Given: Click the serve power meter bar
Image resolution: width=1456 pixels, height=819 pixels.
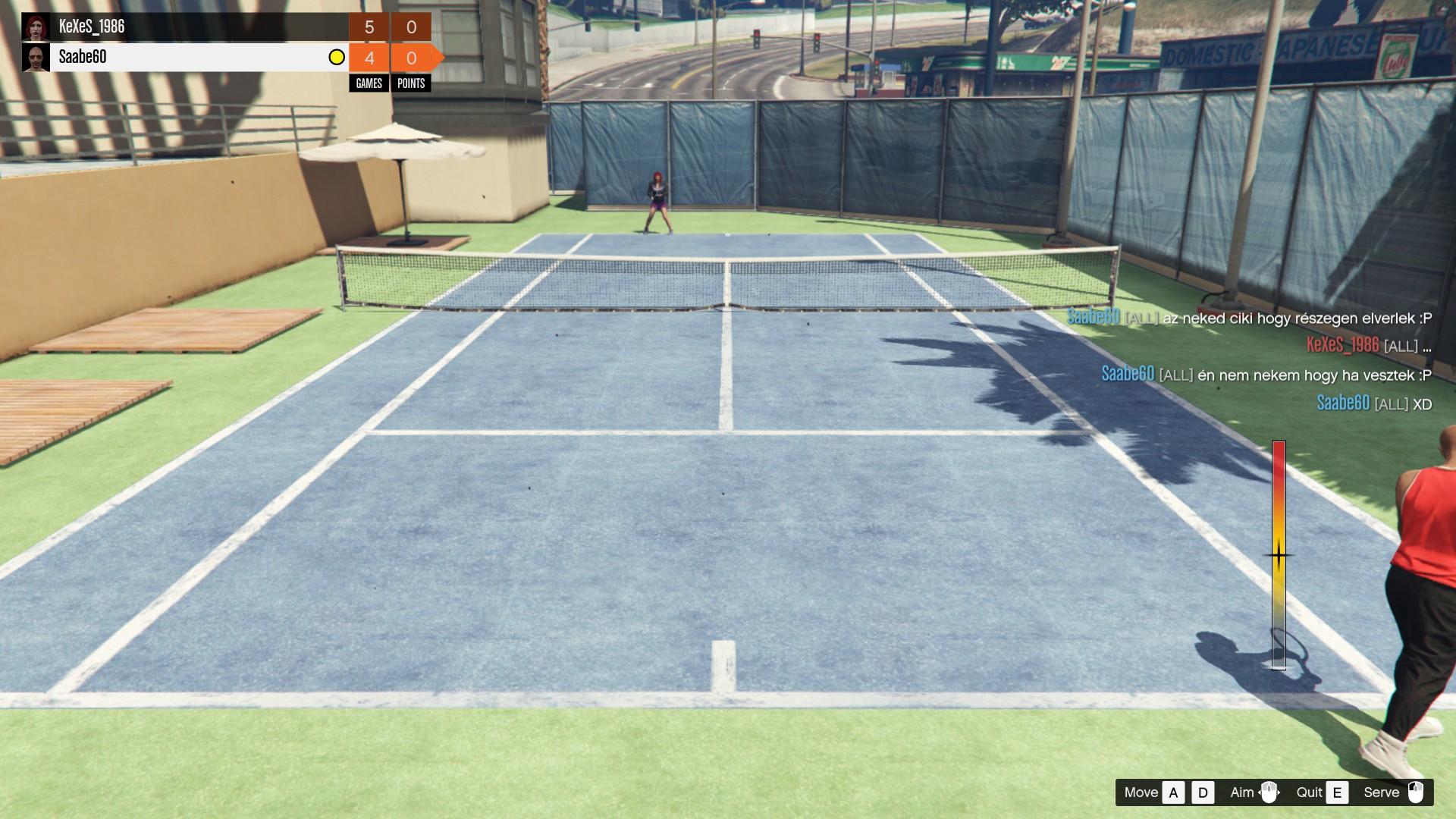Looking at the screenshot, I should click(1279, 554).
